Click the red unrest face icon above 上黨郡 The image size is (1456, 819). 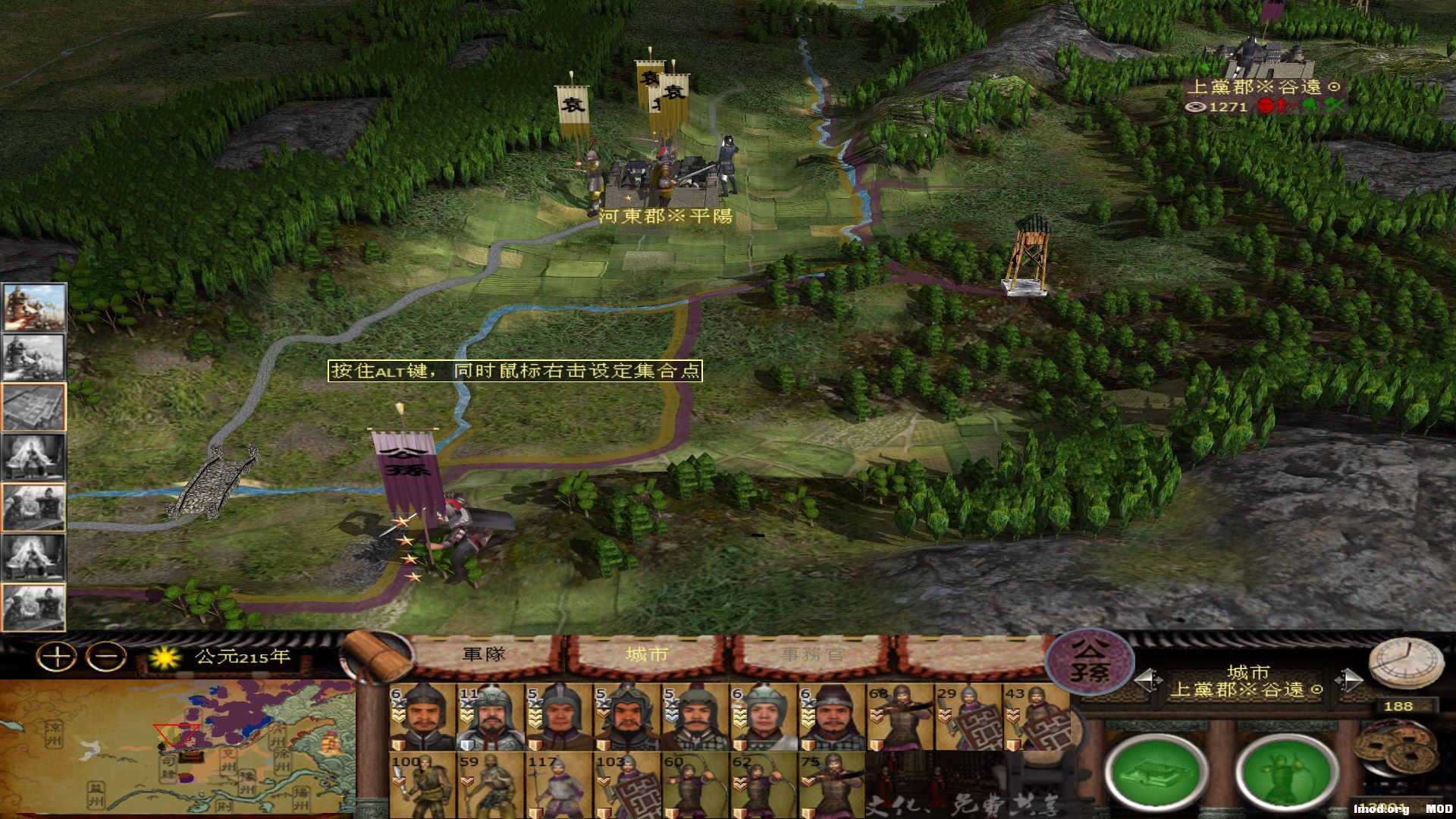(x=1264, y=105)
